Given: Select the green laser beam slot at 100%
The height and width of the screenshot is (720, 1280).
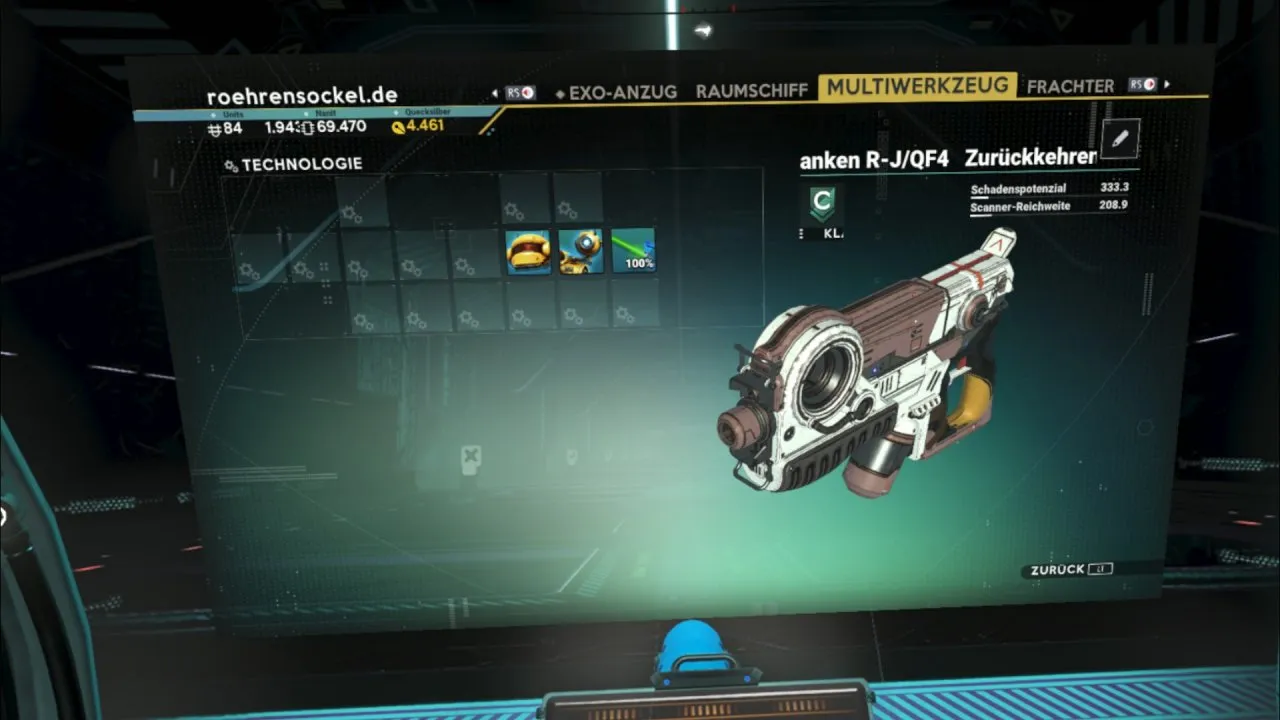Looking at the screenshot, I should (633, 251).
